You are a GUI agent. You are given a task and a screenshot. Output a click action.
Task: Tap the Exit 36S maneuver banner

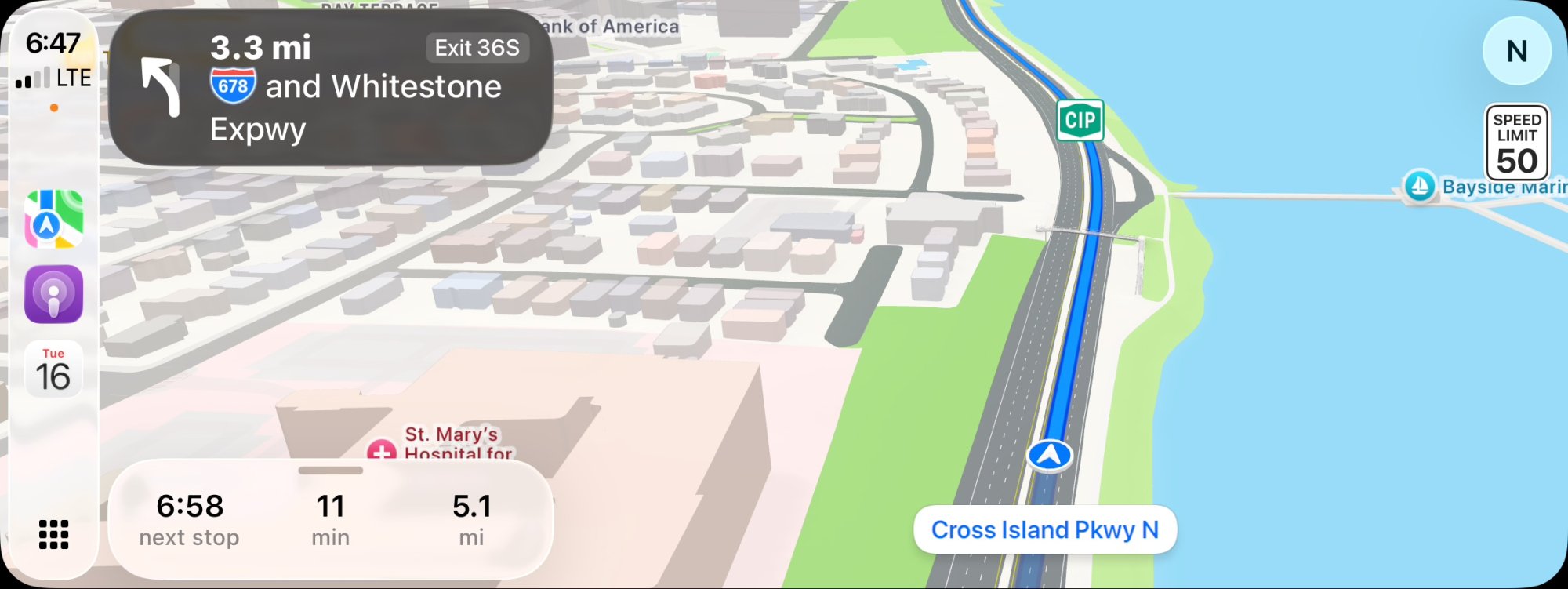coord(330,88)
